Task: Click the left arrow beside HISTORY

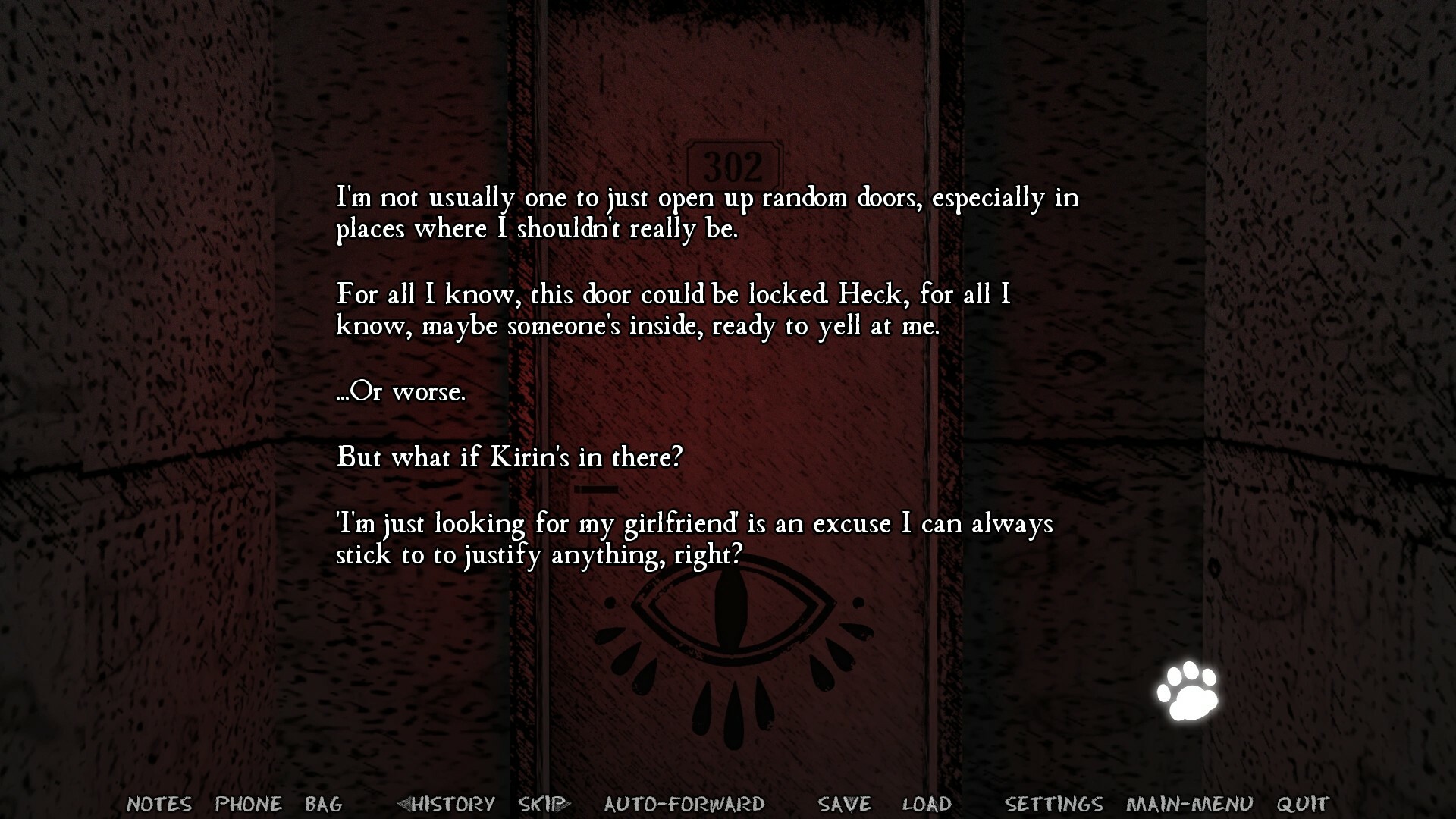Action: 406,805
